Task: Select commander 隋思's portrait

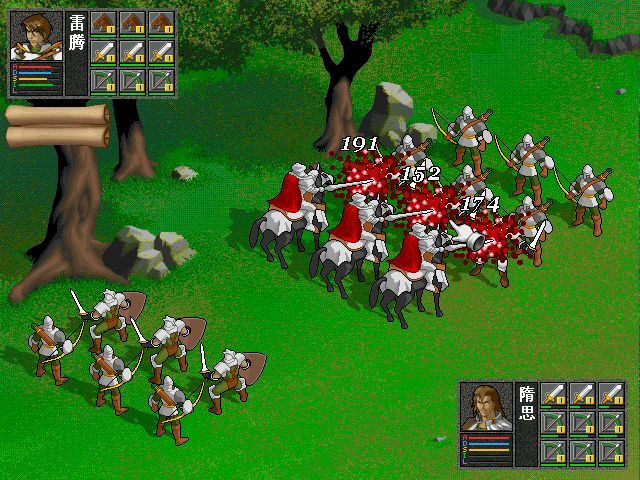Action: pyautogui.click(x=487, y=408)
